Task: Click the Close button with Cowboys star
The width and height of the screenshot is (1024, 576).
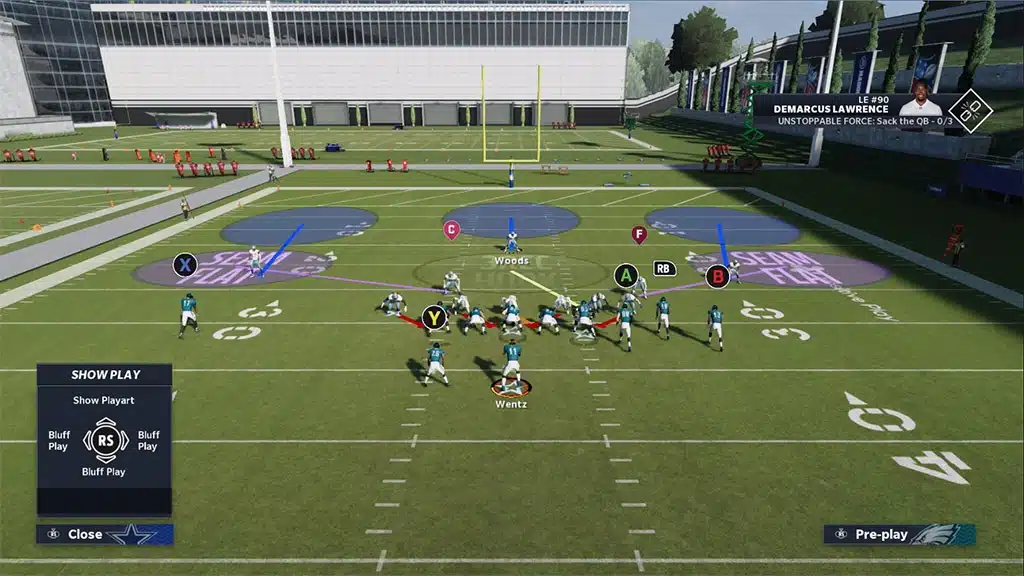Action: coord(104,534)
